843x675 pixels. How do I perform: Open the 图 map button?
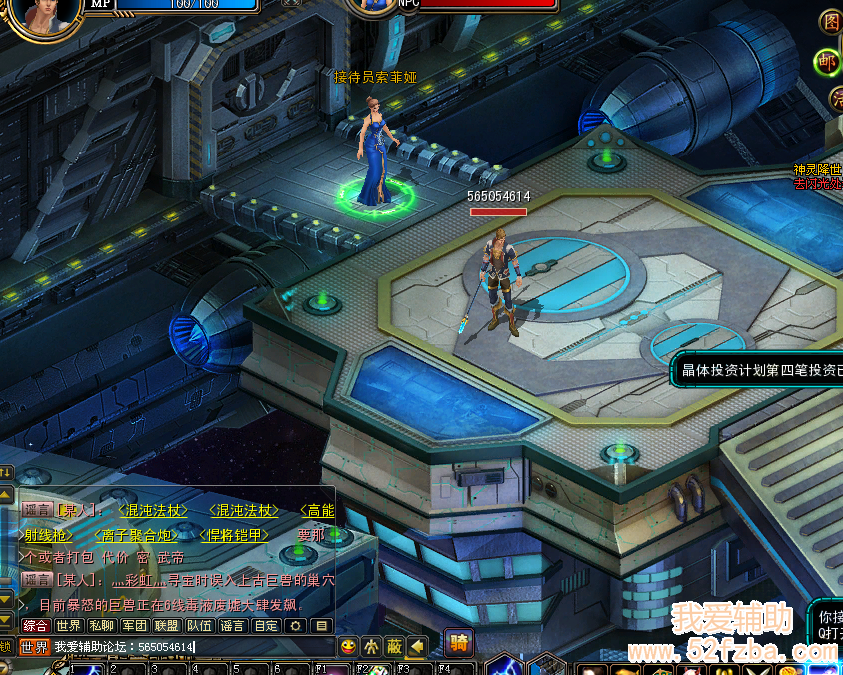831,21
